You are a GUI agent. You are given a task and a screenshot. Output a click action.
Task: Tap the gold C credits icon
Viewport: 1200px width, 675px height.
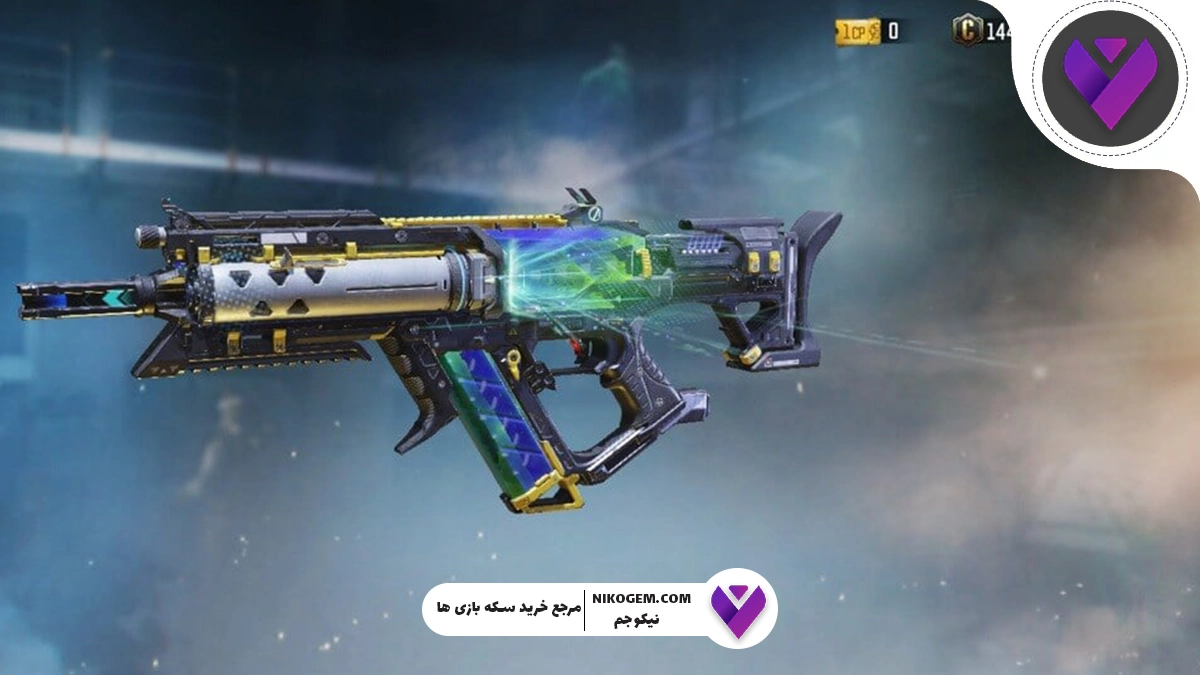tap(967, 31)
